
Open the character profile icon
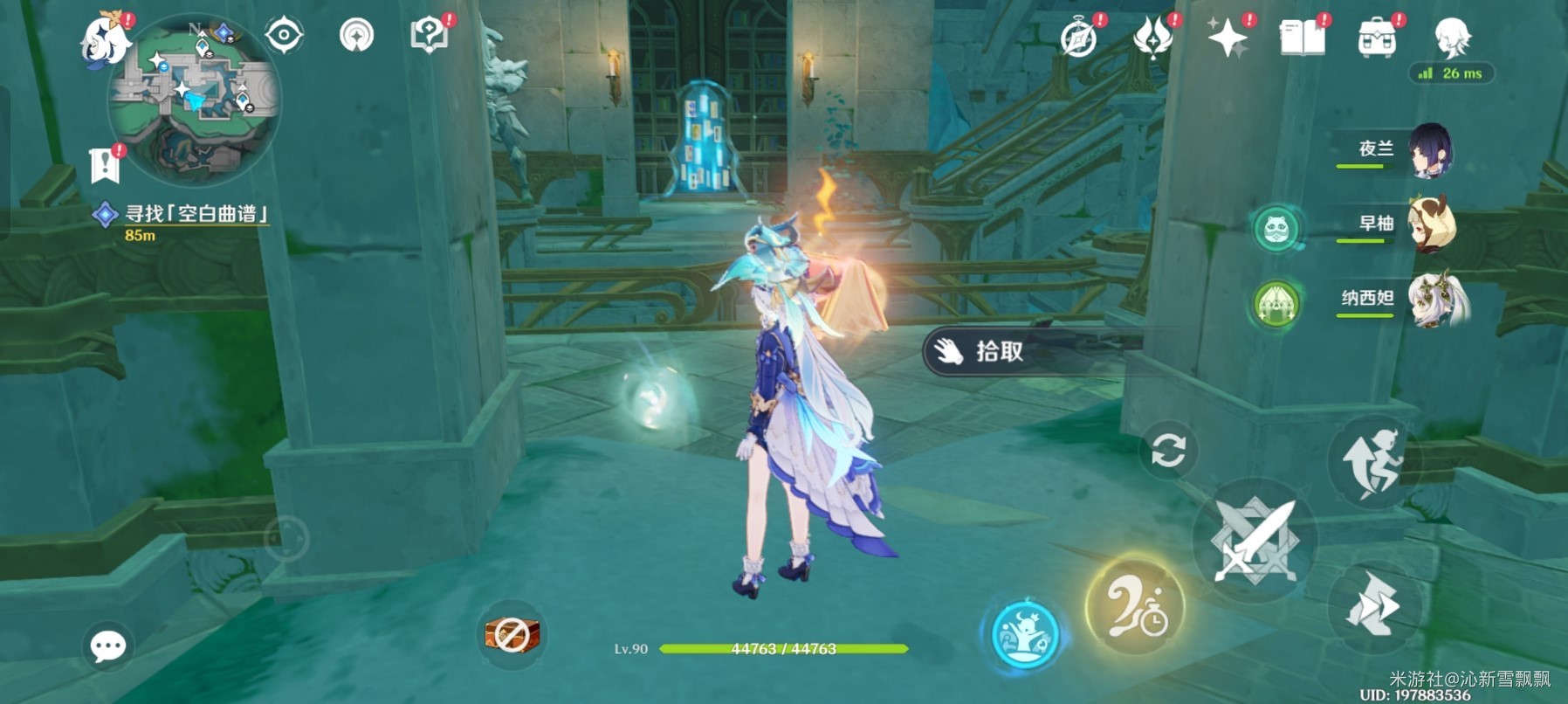pyautogui.click(x=1453, y=39)
